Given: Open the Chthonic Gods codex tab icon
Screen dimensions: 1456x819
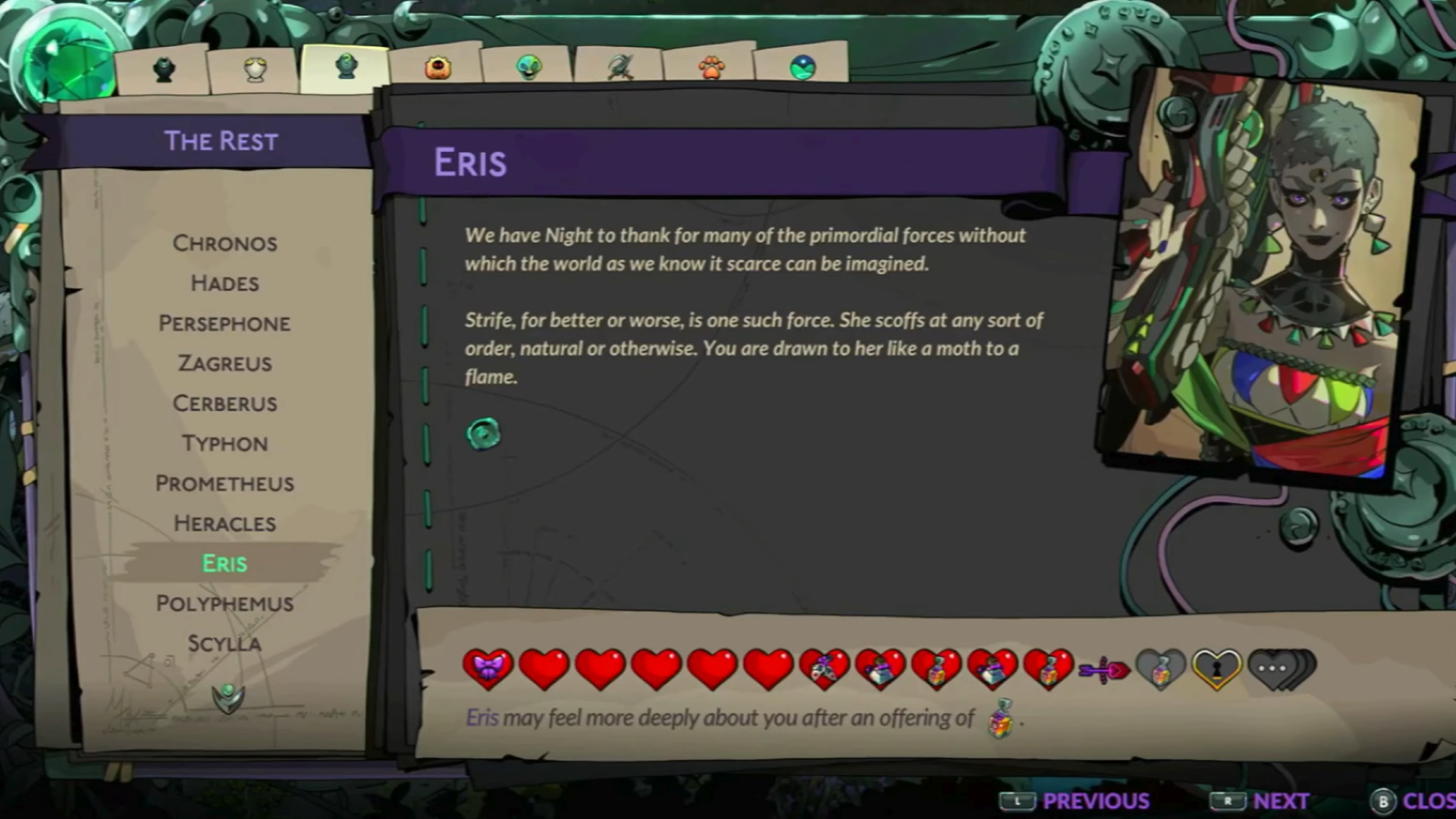Looking at the screenshot, I should (163, 68).
